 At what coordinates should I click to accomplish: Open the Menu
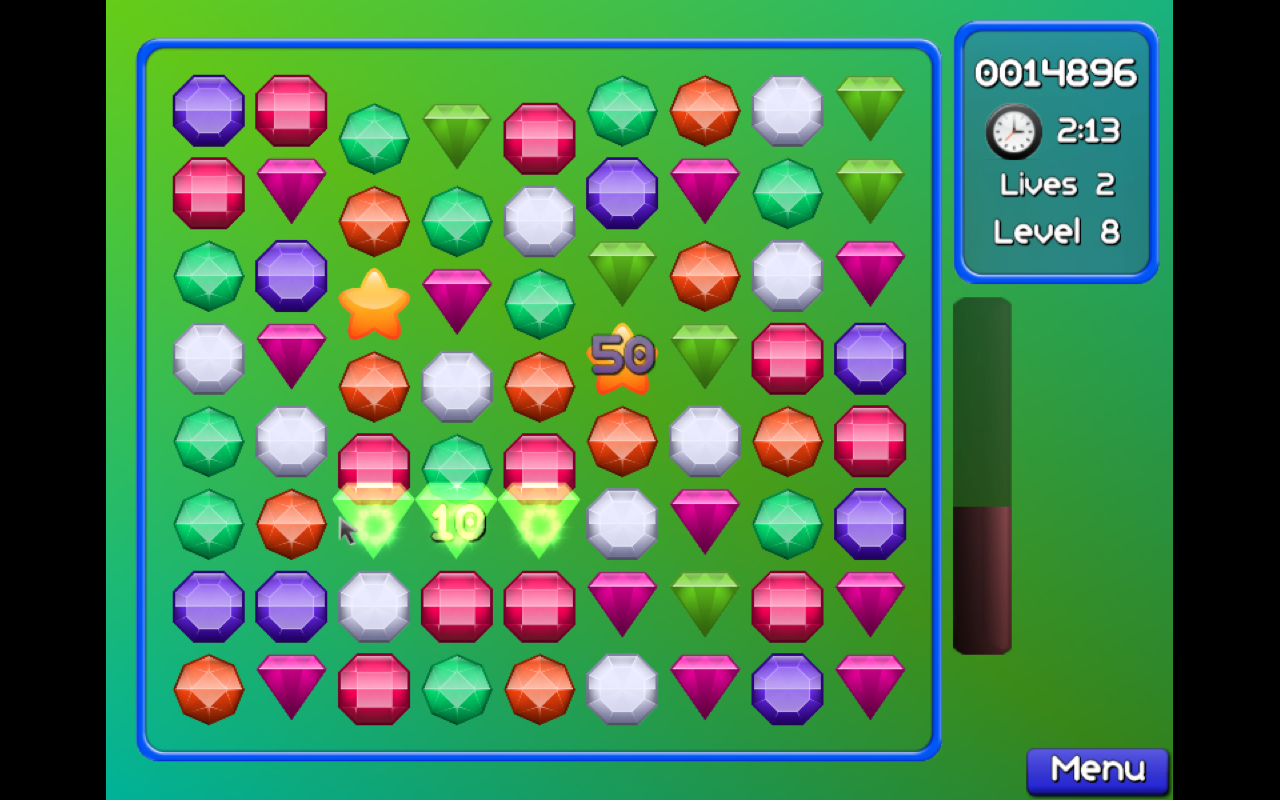point(1096,768)
